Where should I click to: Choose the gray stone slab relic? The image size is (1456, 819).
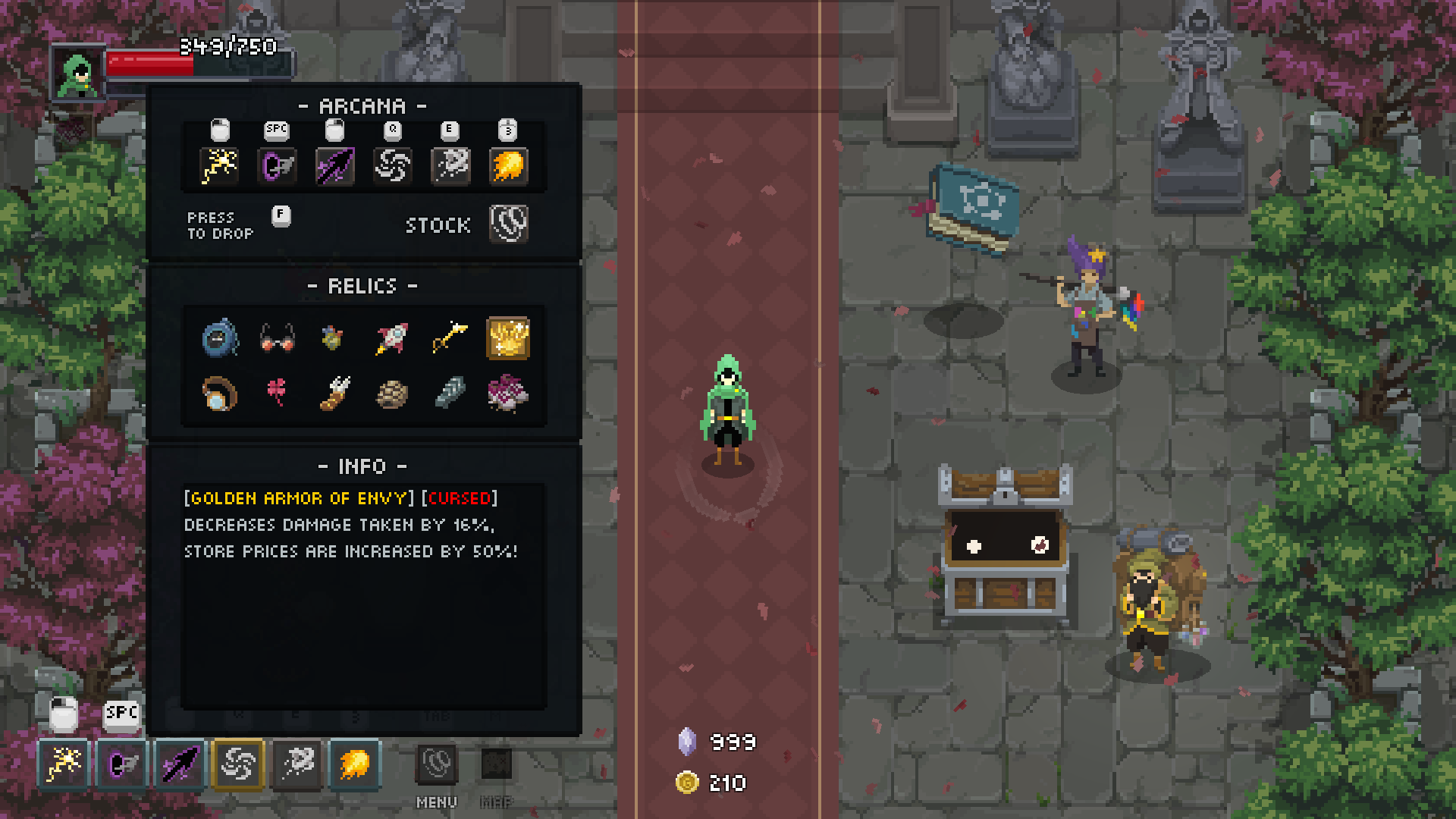click(x=450, y=394)
